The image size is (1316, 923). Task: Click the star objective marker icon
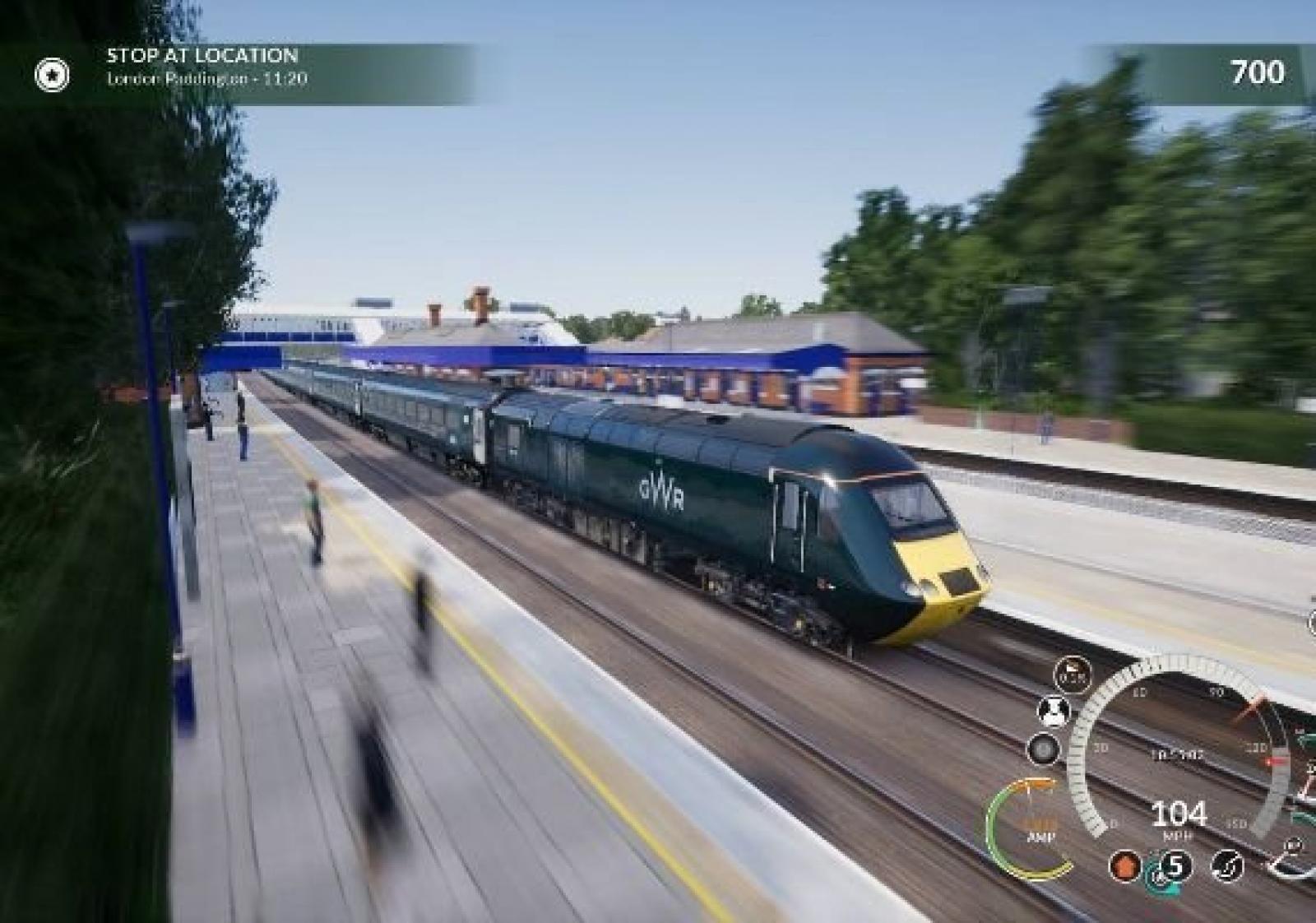click(x=52, y=76)
